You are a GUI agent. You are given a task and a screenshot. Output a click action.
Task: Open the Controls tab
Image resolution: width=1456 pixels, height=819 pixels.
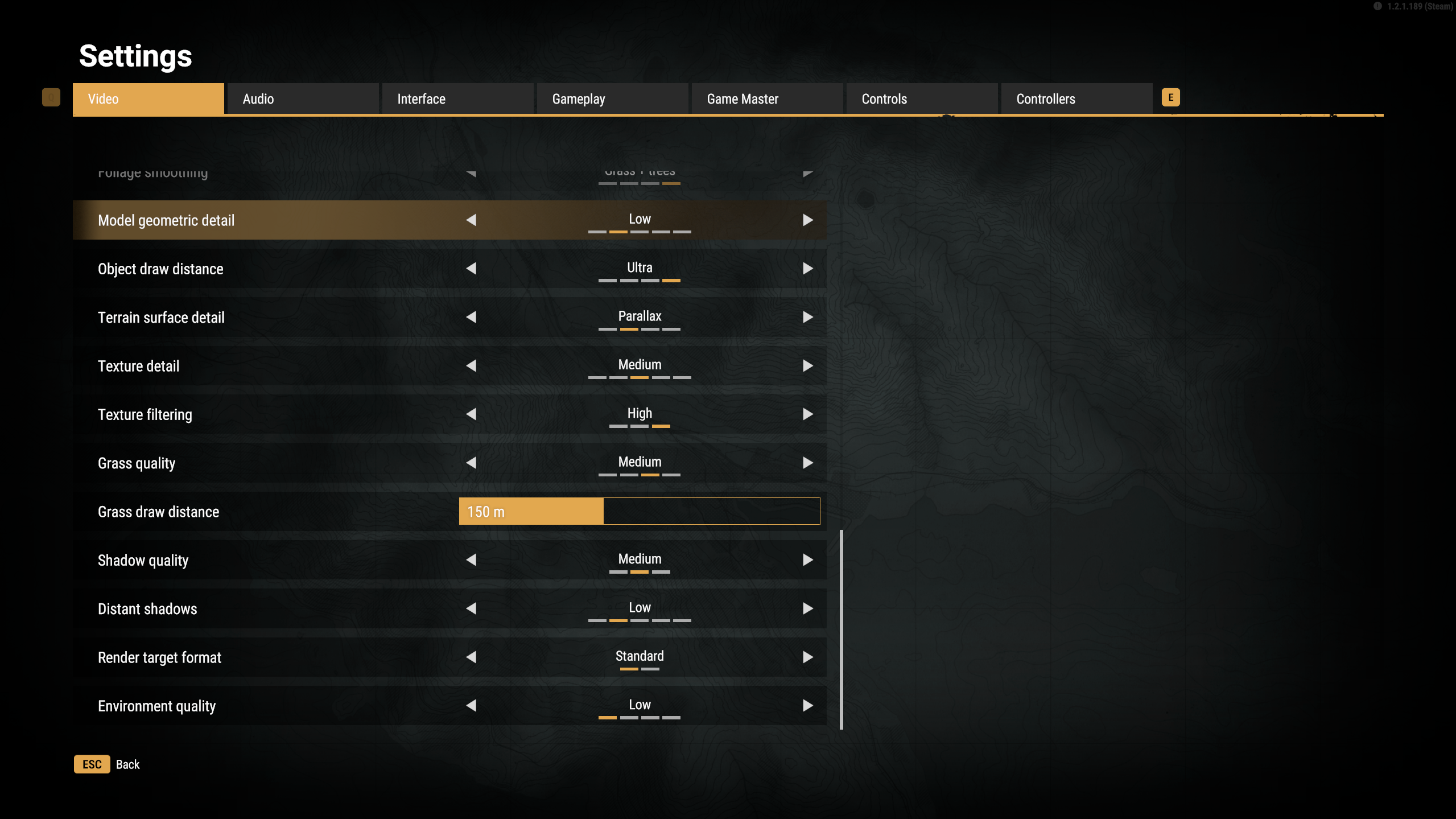[x=921, y=99]
